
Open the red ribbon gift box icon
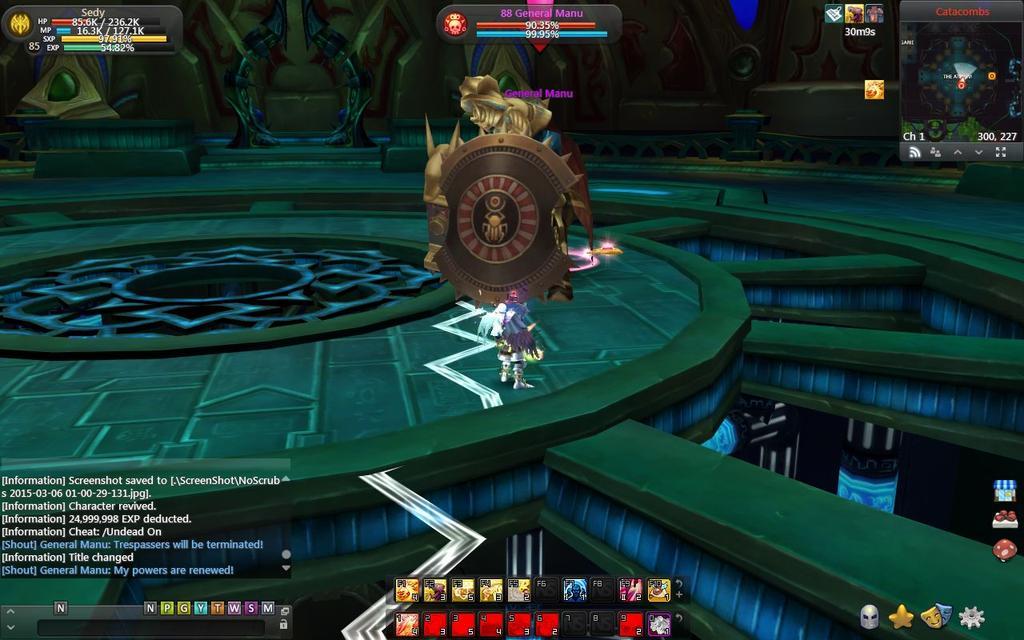(1004, 519)
